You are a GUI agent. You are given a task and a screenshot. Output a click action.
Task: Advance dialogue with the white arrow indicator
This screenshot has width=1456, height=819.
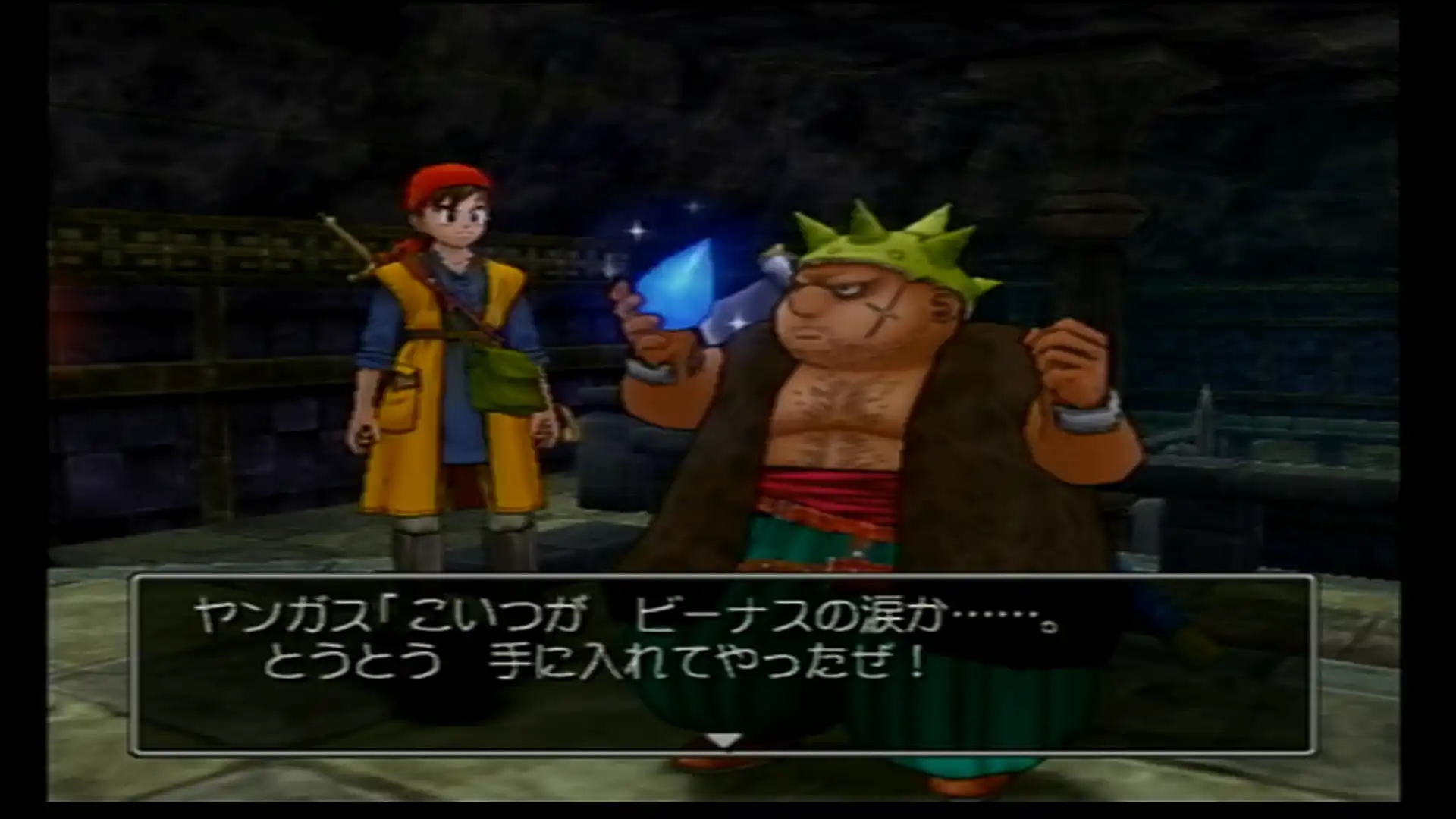coord(723,740)
